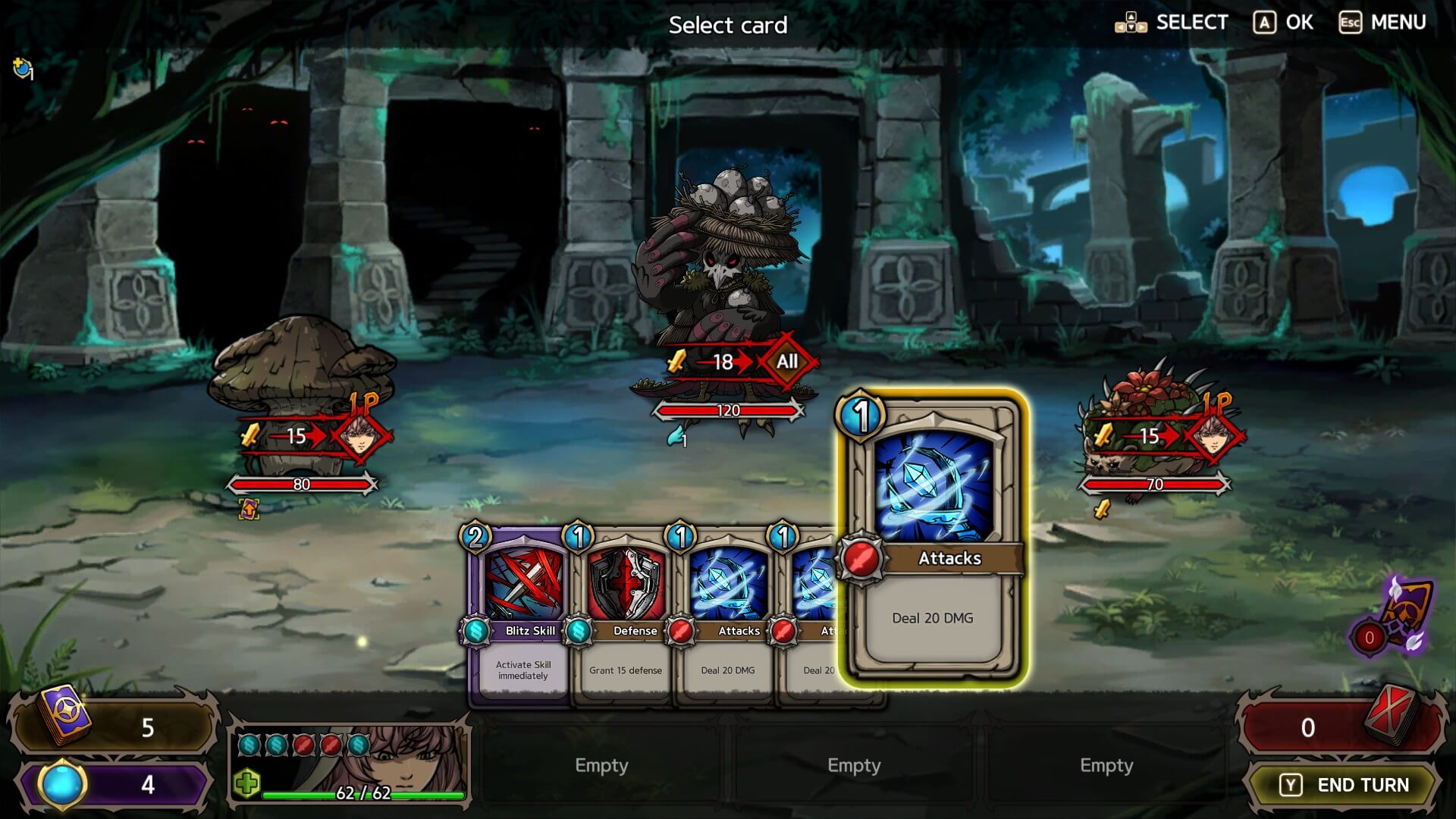Click the green plus heal icon

pos(247,783)
